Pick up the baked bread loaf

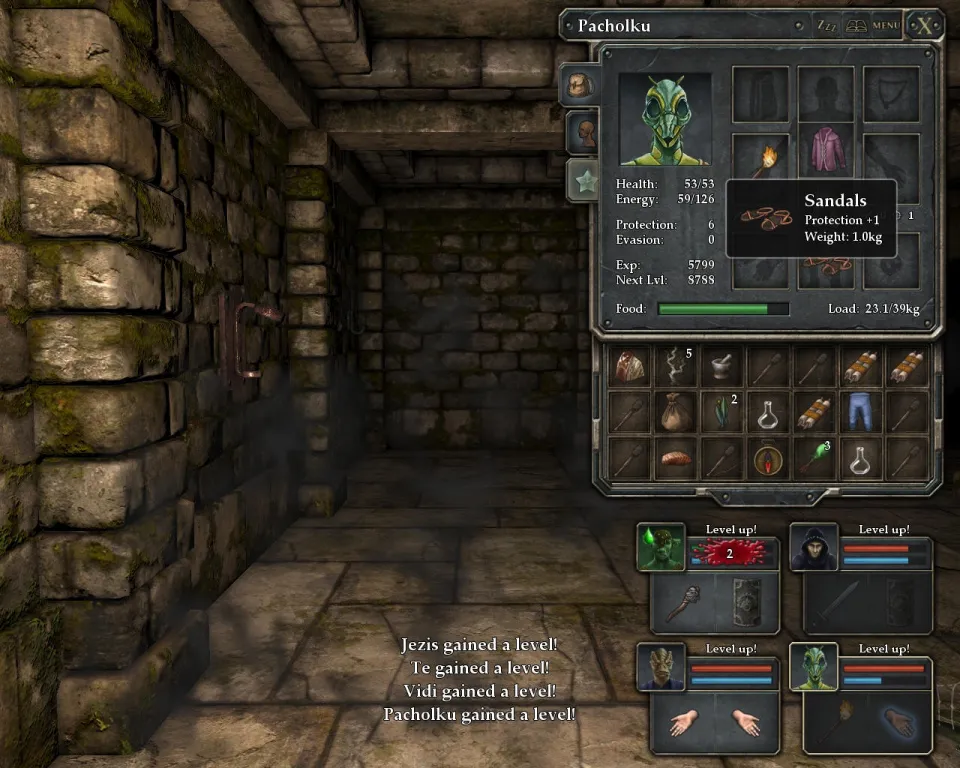click(674, 459)
